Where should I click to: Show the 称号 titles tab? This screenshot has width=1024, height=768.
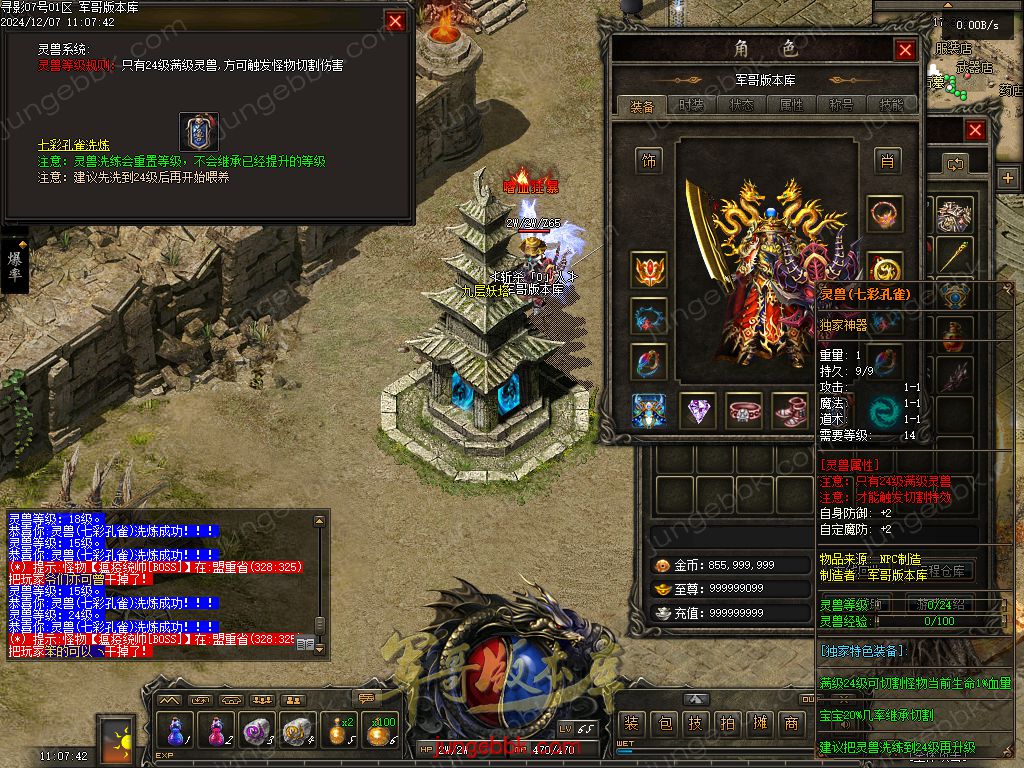coord(841,105)
